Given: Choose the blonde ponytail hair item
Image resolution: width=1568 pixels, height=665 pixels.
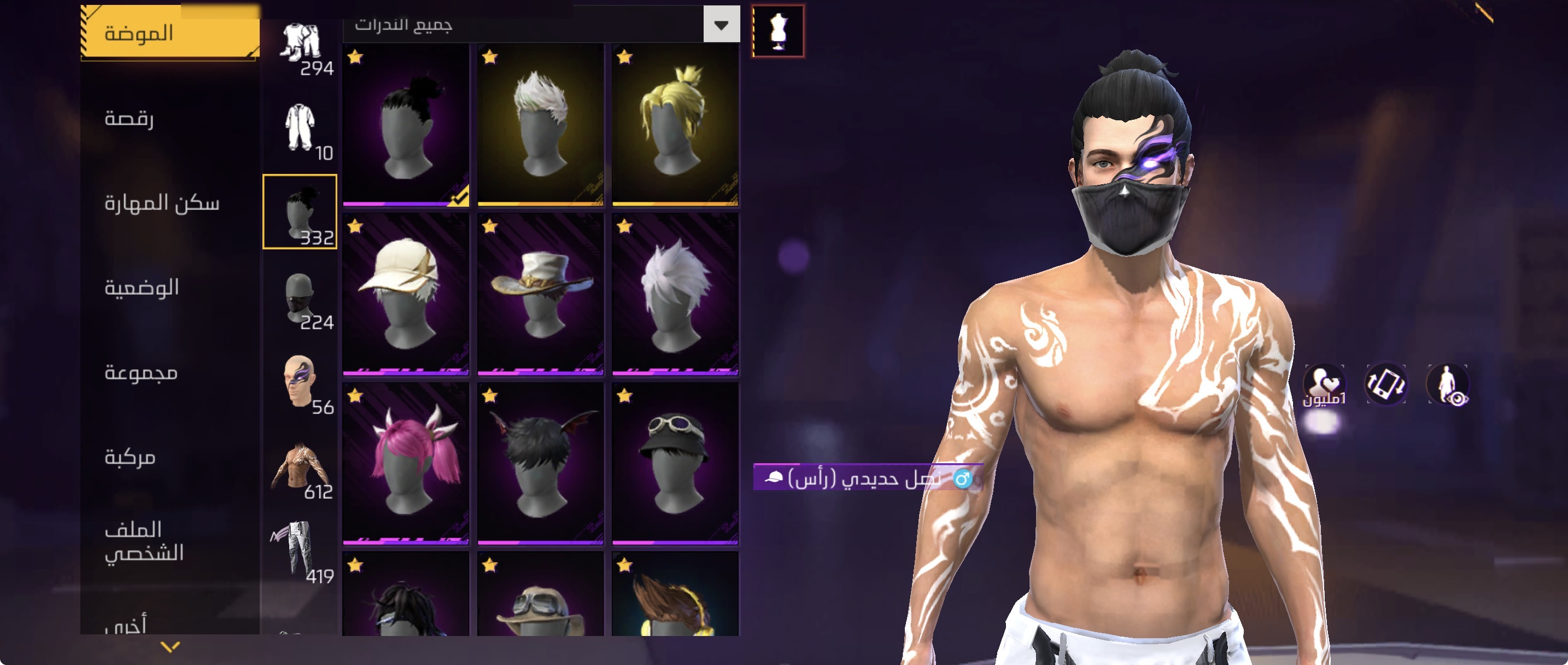Looking at the screenshot, I should pos(675,125).
